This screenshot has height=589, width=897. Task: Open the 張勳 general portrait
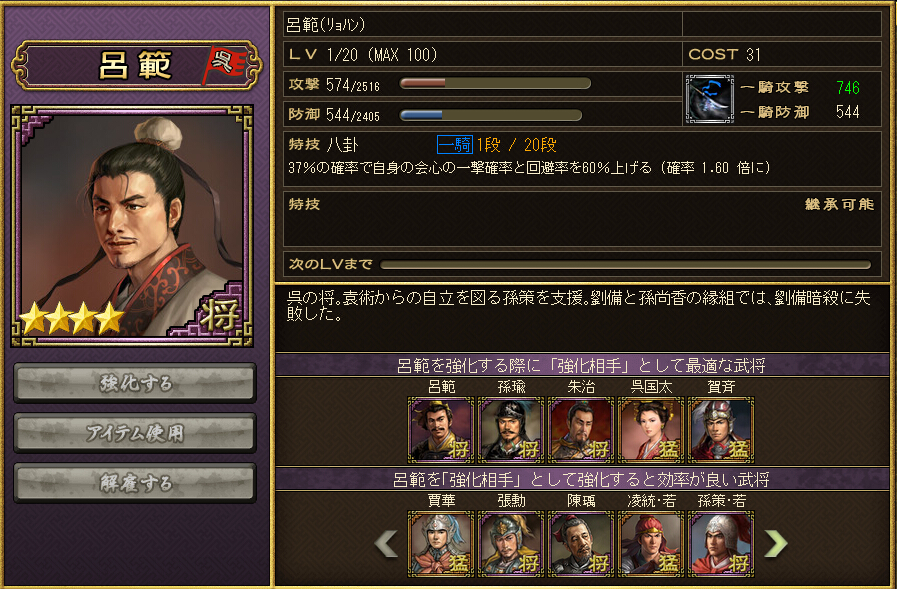click(x=511, y=544)
